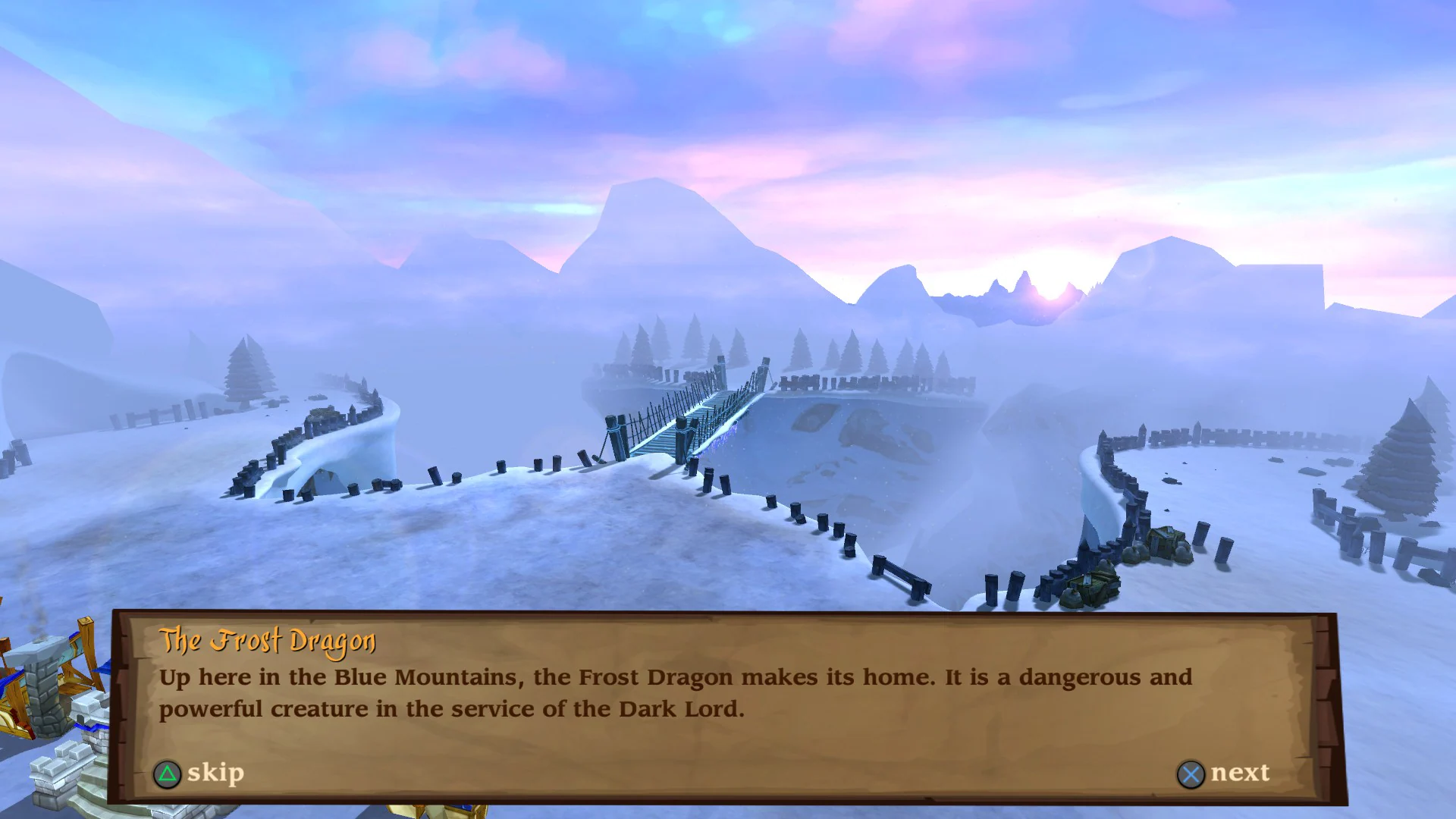Viewport: 1456px width, 819px height.
Task: Click The Frost Dragon dialog title
Action: point(269,641)
